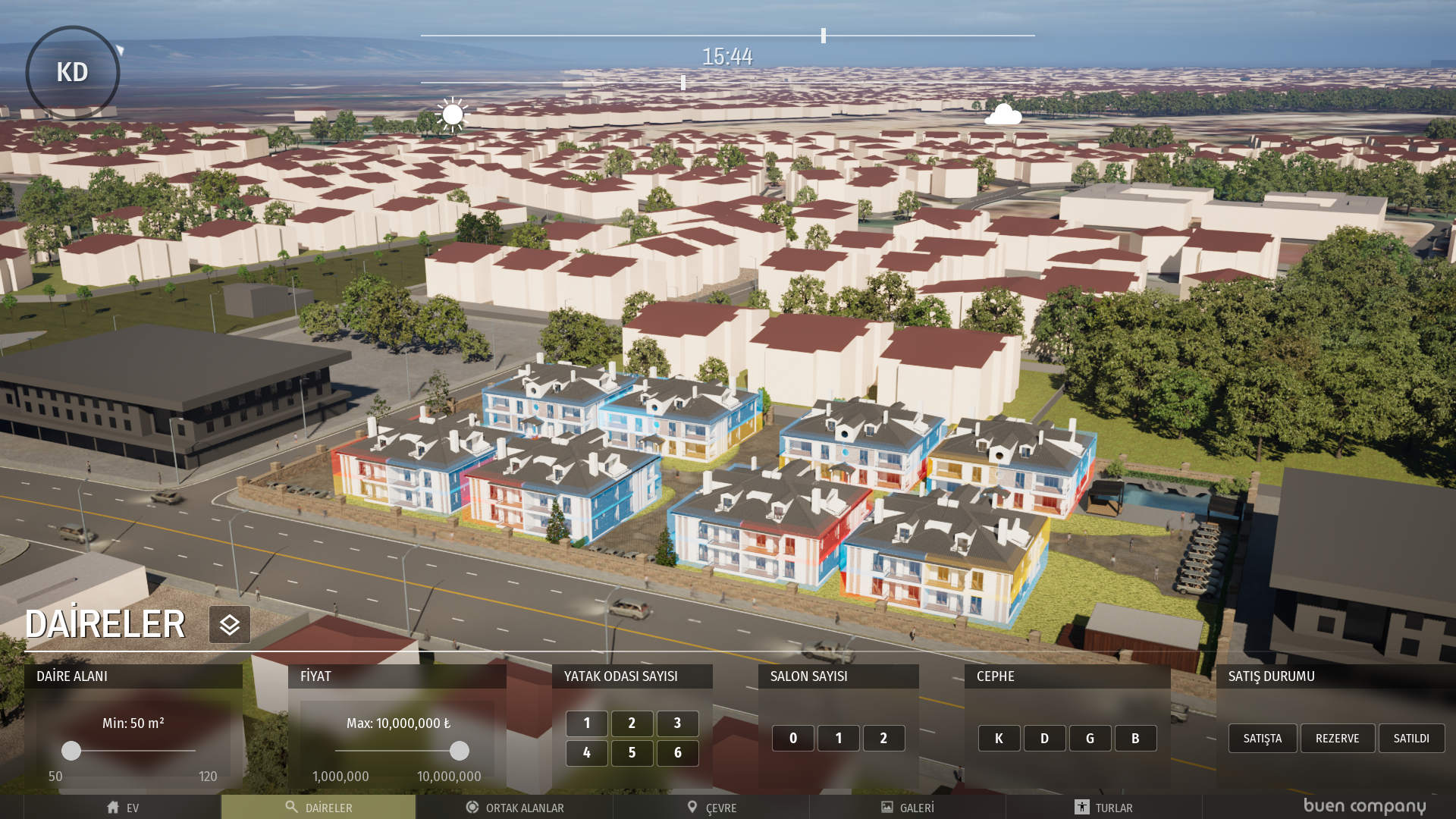Select the G facade filter
The width and height of the screenshot is (1456, 819).
(1090, 739)
